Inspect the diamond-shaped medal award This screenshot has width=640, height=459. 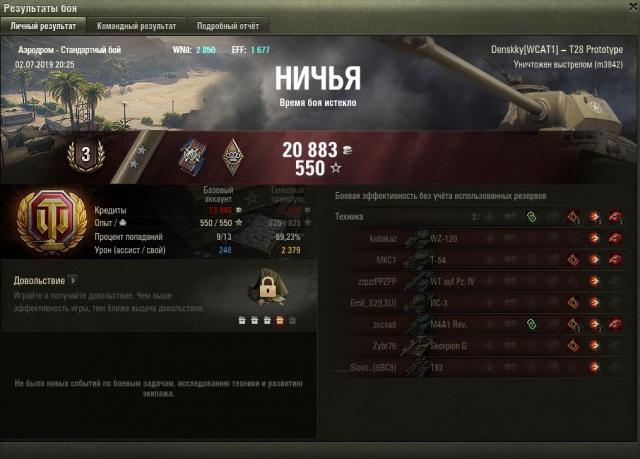232,153
